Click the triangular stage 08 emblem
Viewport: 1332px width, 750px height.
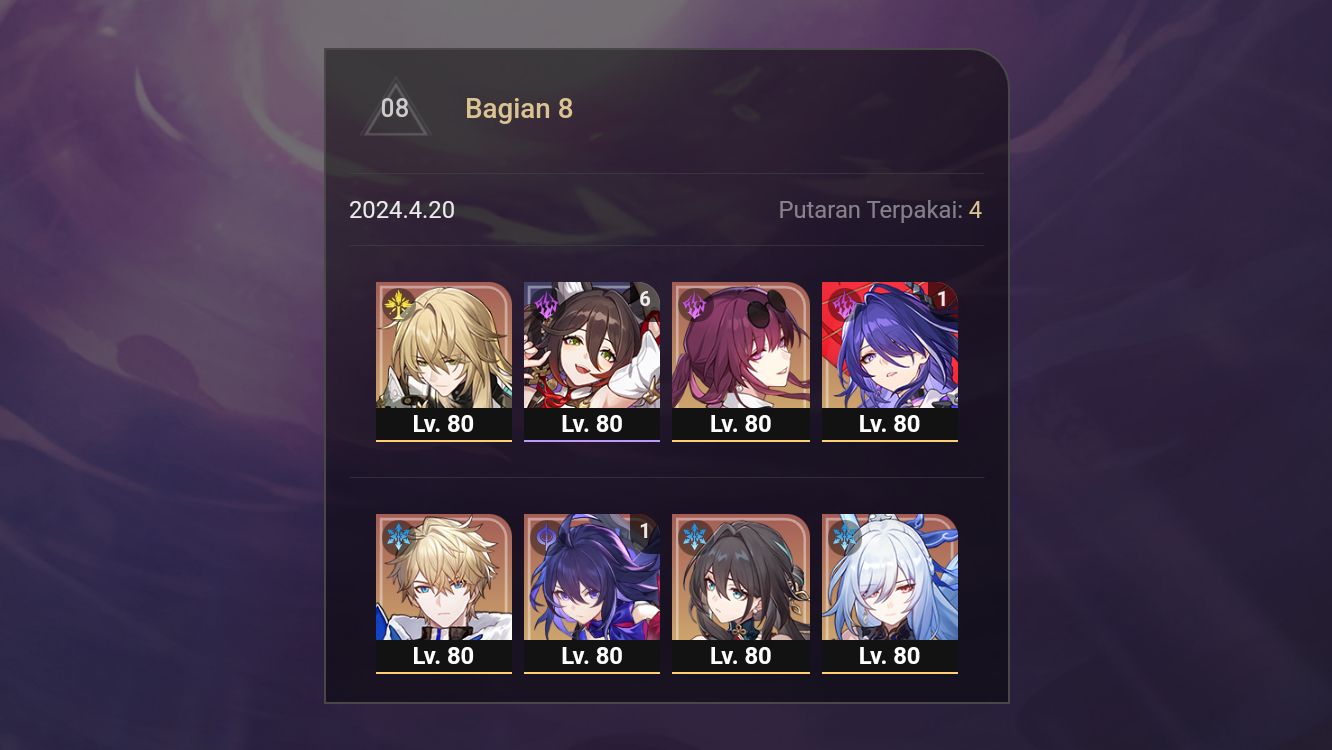click(x=396, y=108)
